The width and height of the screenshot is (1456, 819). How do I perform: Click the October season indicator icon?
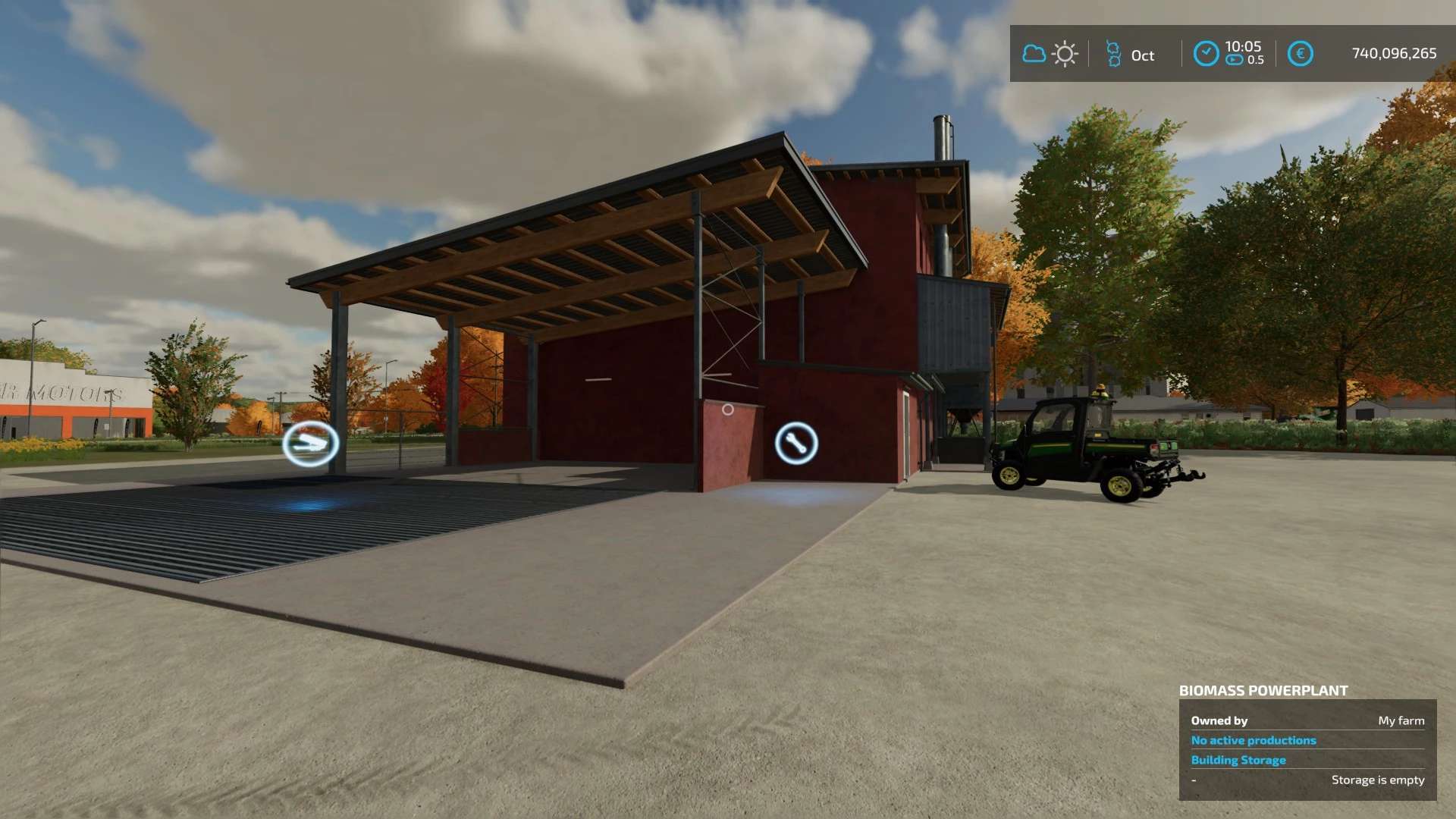click(x=1113, y=54)
